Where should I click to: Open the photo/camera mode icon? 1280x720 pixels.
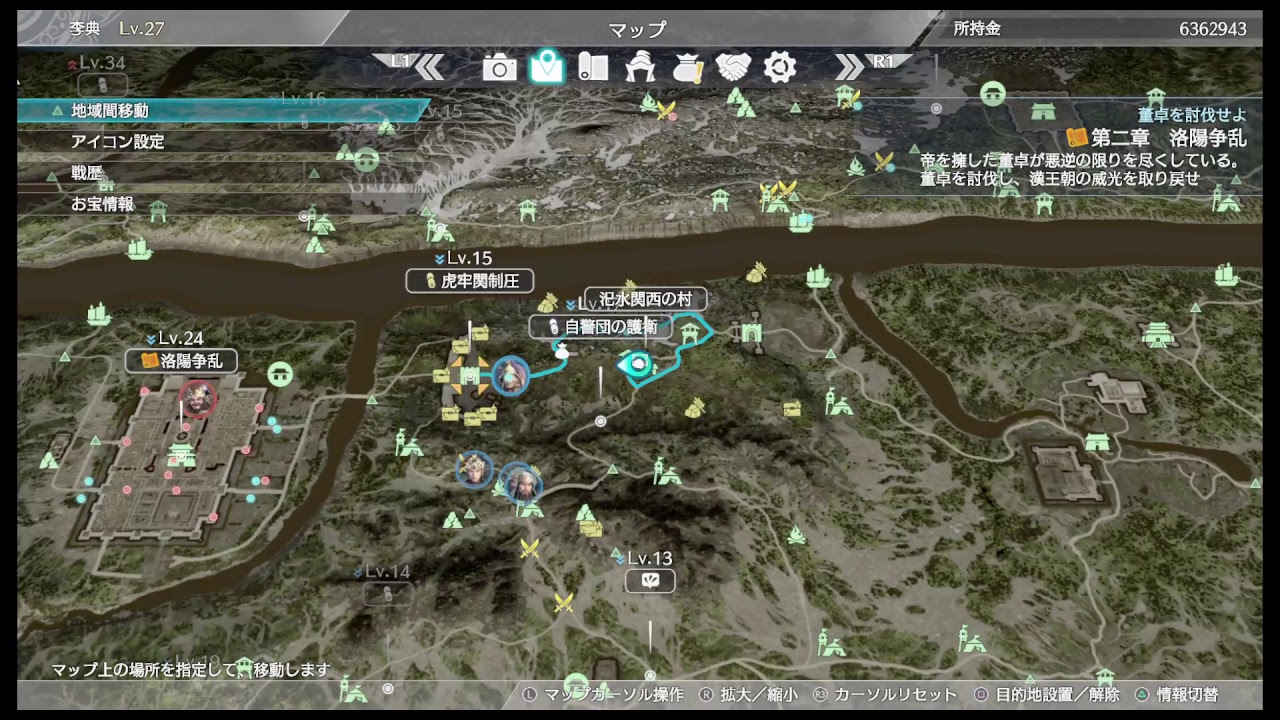pos(500,68)
